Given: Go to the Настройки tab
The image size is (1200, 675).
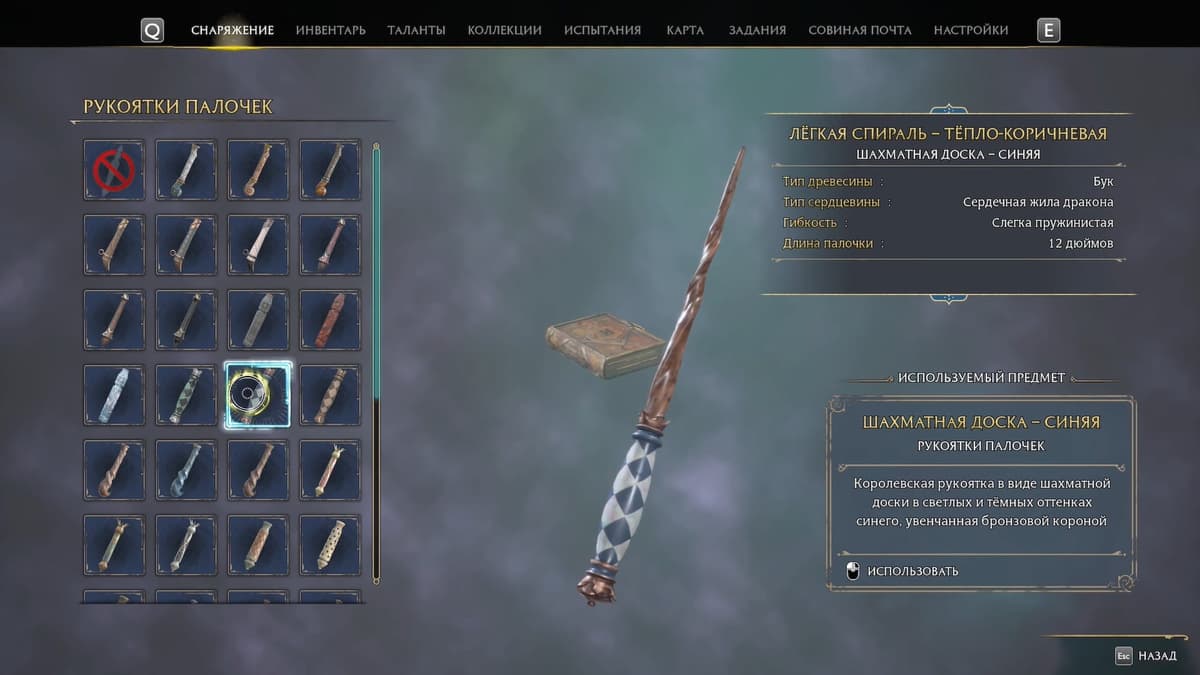Looking at the screenshot, I should pos(970,30).
